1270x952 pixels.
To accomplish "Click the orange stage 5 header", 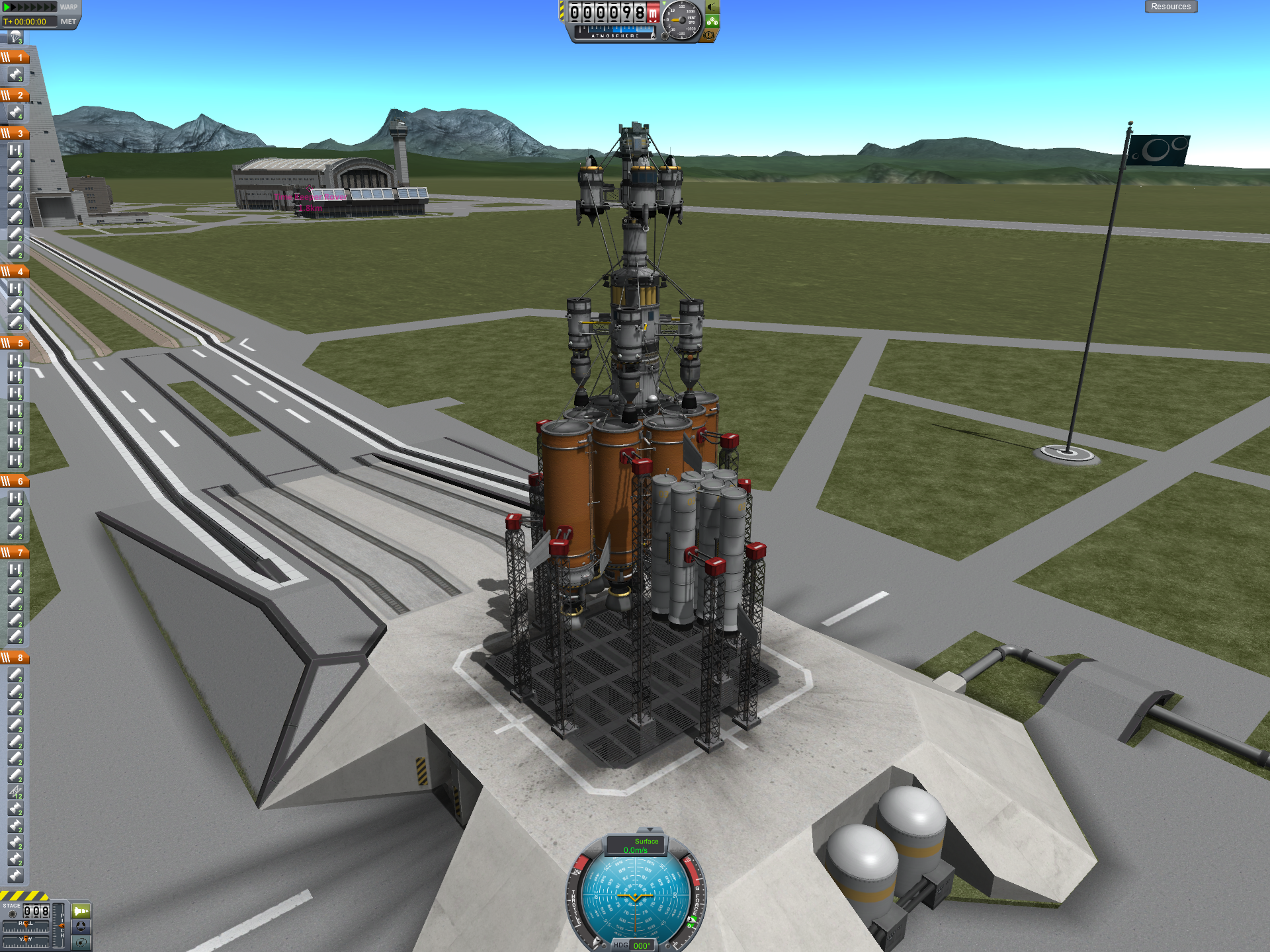I will (x=15, y=343).
